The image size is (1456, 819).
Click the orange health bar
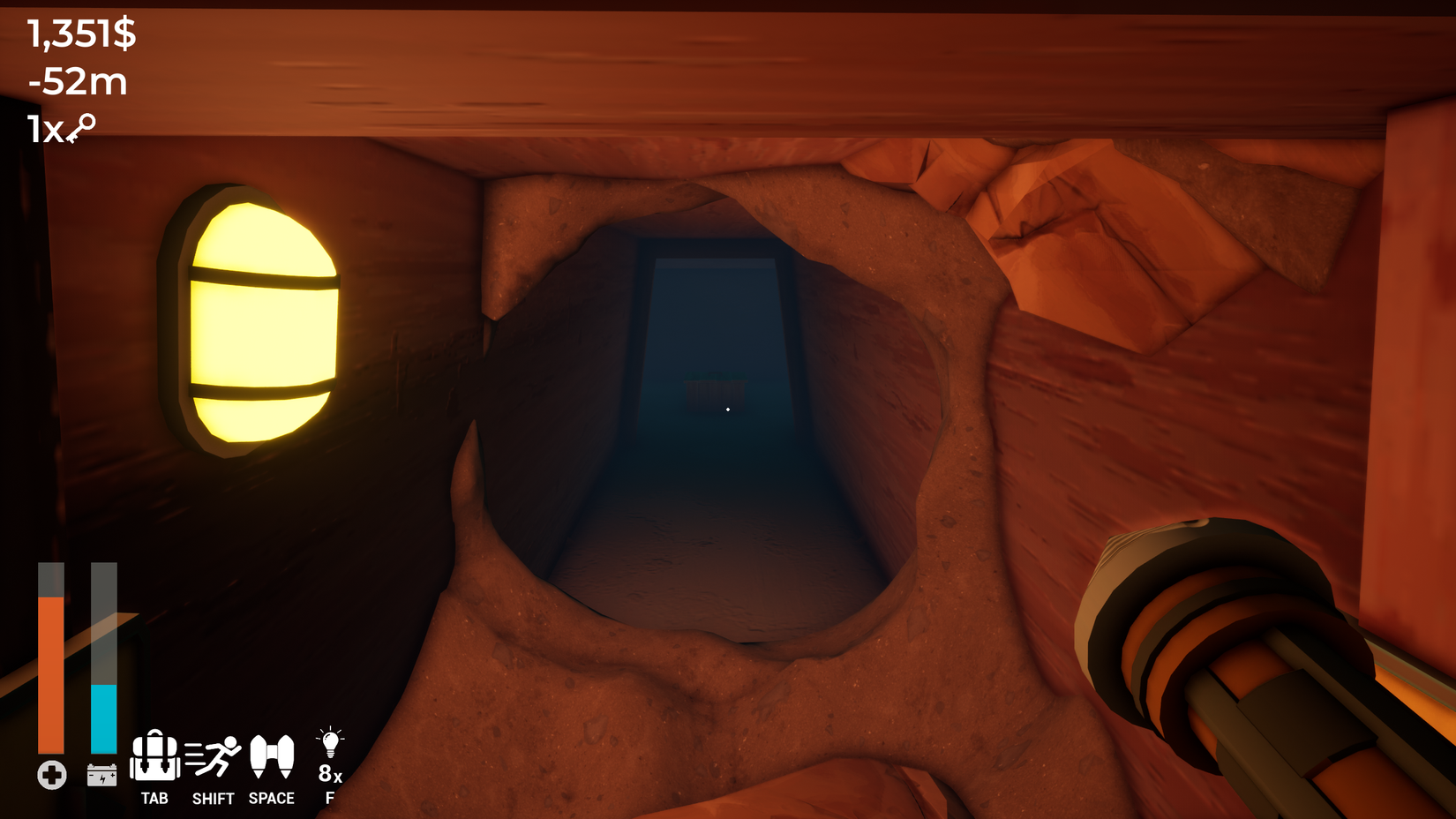click(x=52, y=671)
